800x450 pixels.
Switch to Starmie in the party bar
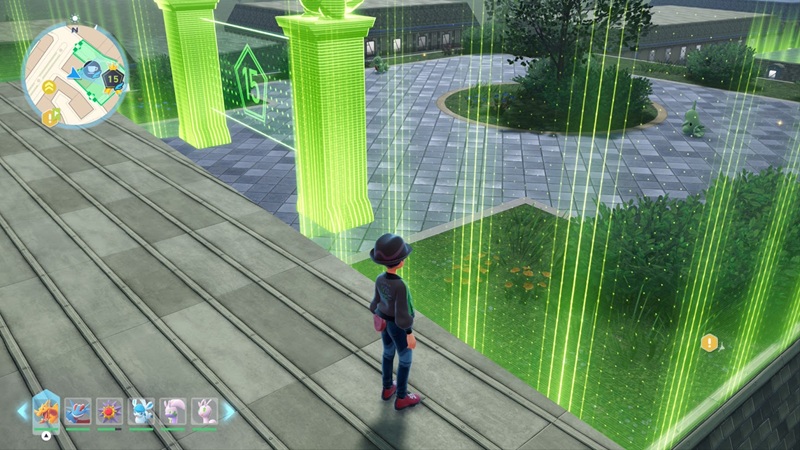tap(111, 411)
